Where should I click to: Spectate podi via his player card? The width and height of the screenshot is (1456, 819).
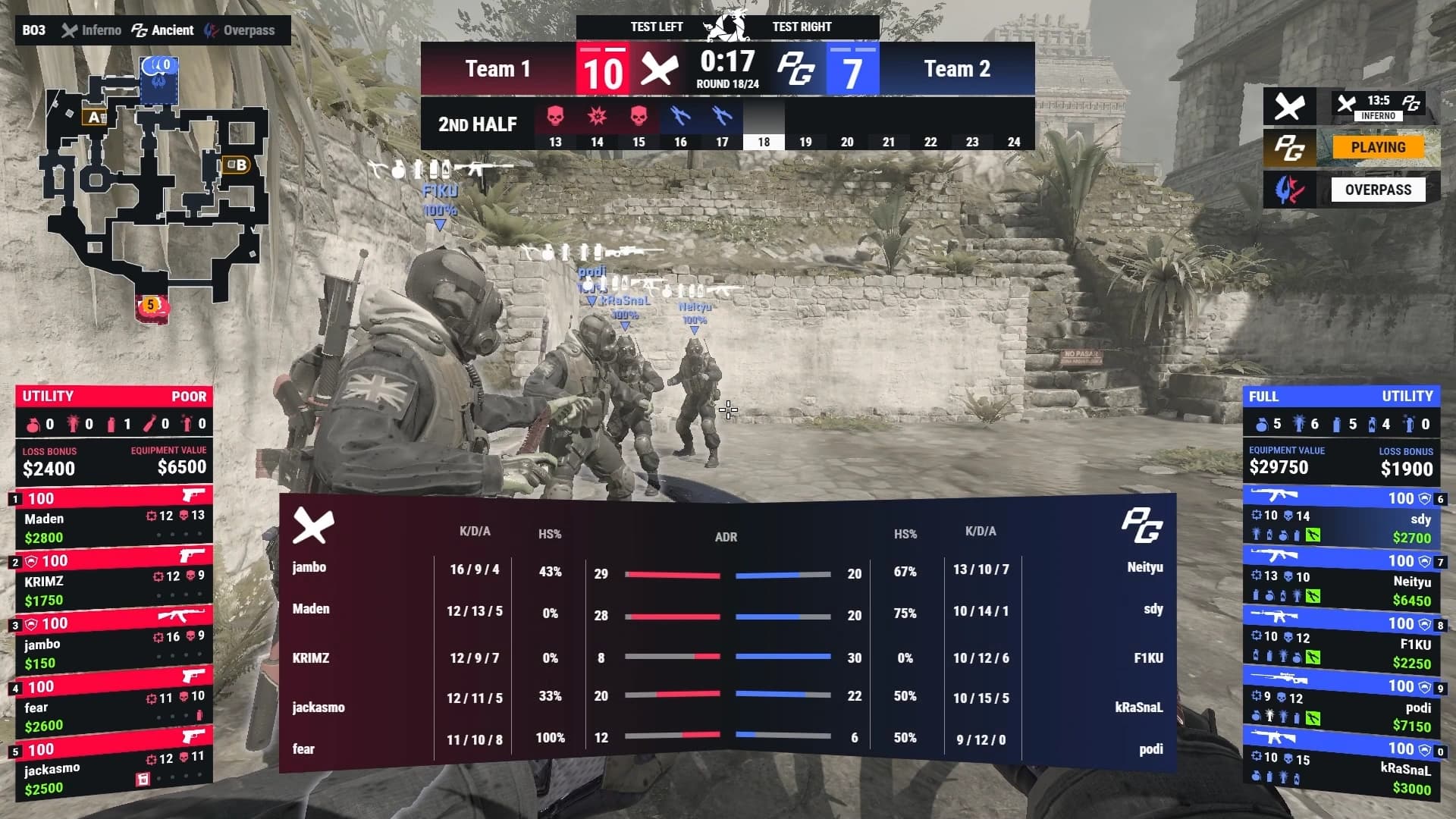click(1342, 707)
